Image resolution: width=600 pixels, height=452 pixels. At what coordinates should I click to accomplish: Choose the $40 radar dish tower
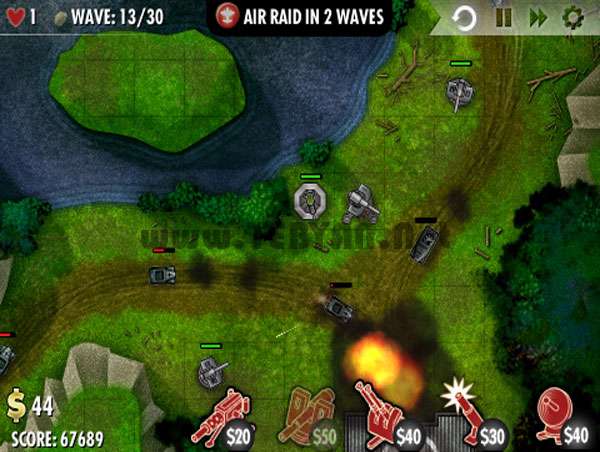557,417
